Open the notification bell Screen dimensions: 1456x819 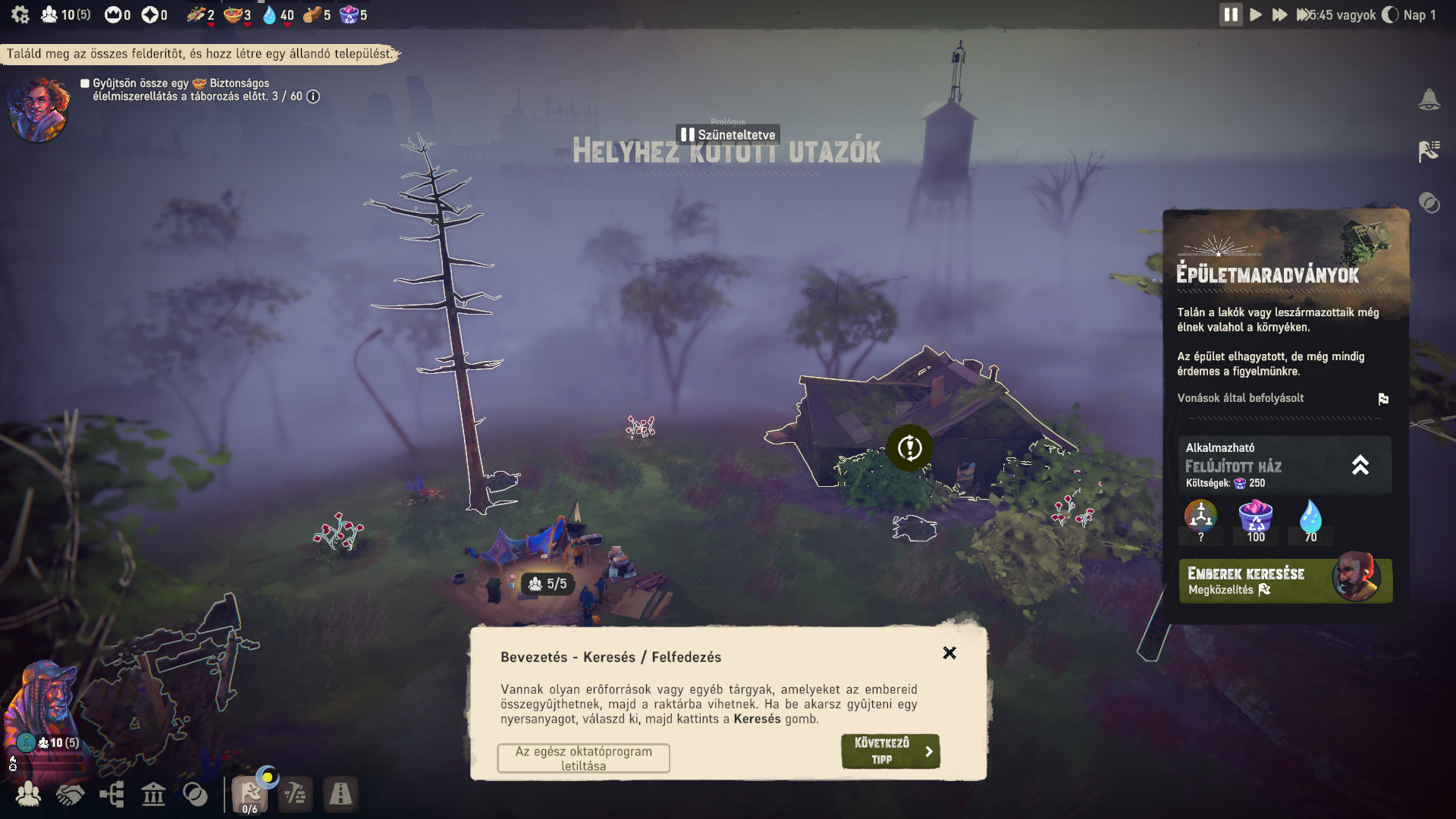[x=1429, y=99]
